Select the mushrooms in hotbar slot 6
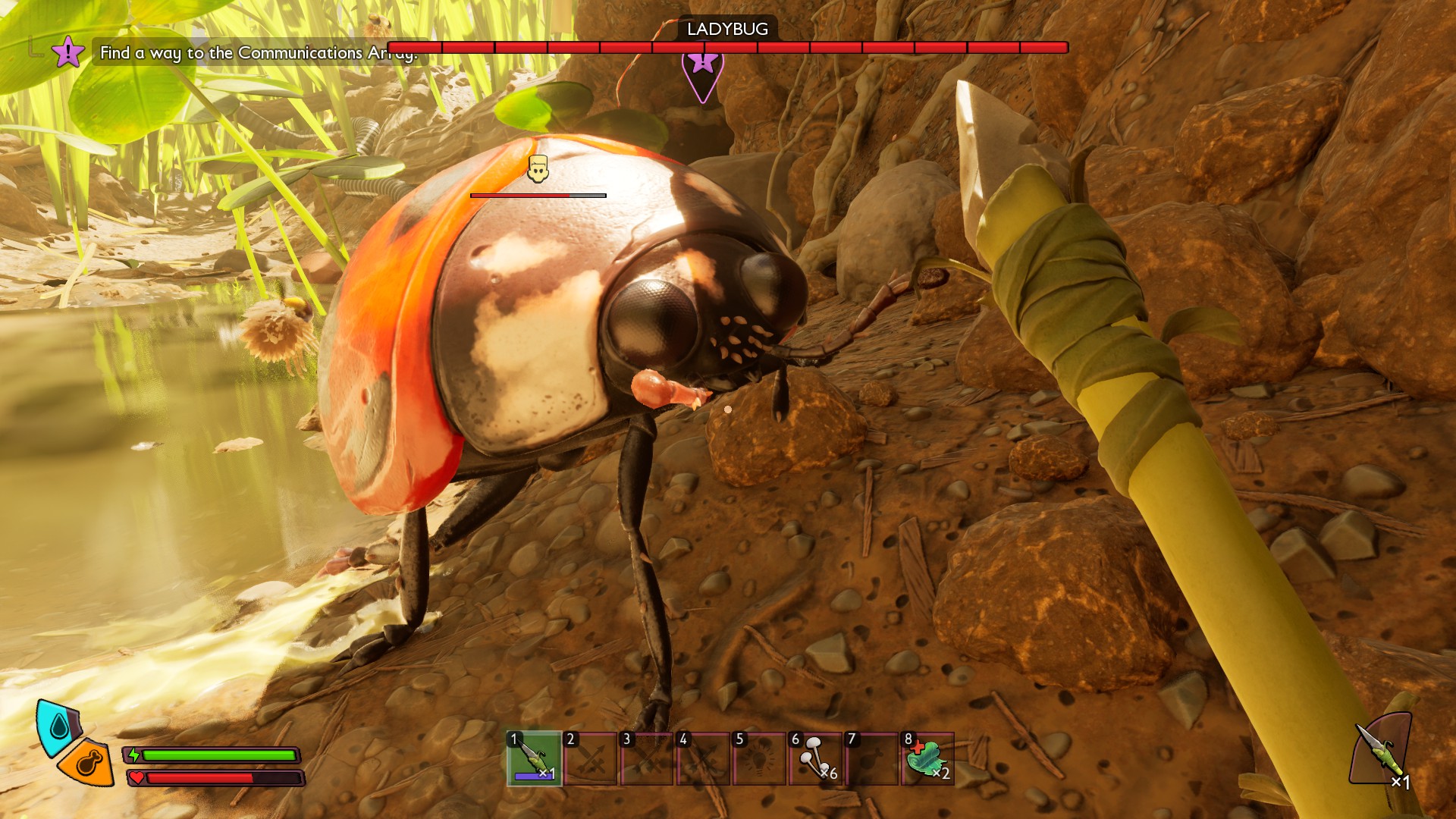Screen dimensions: 1456x819 pos(816,758)
